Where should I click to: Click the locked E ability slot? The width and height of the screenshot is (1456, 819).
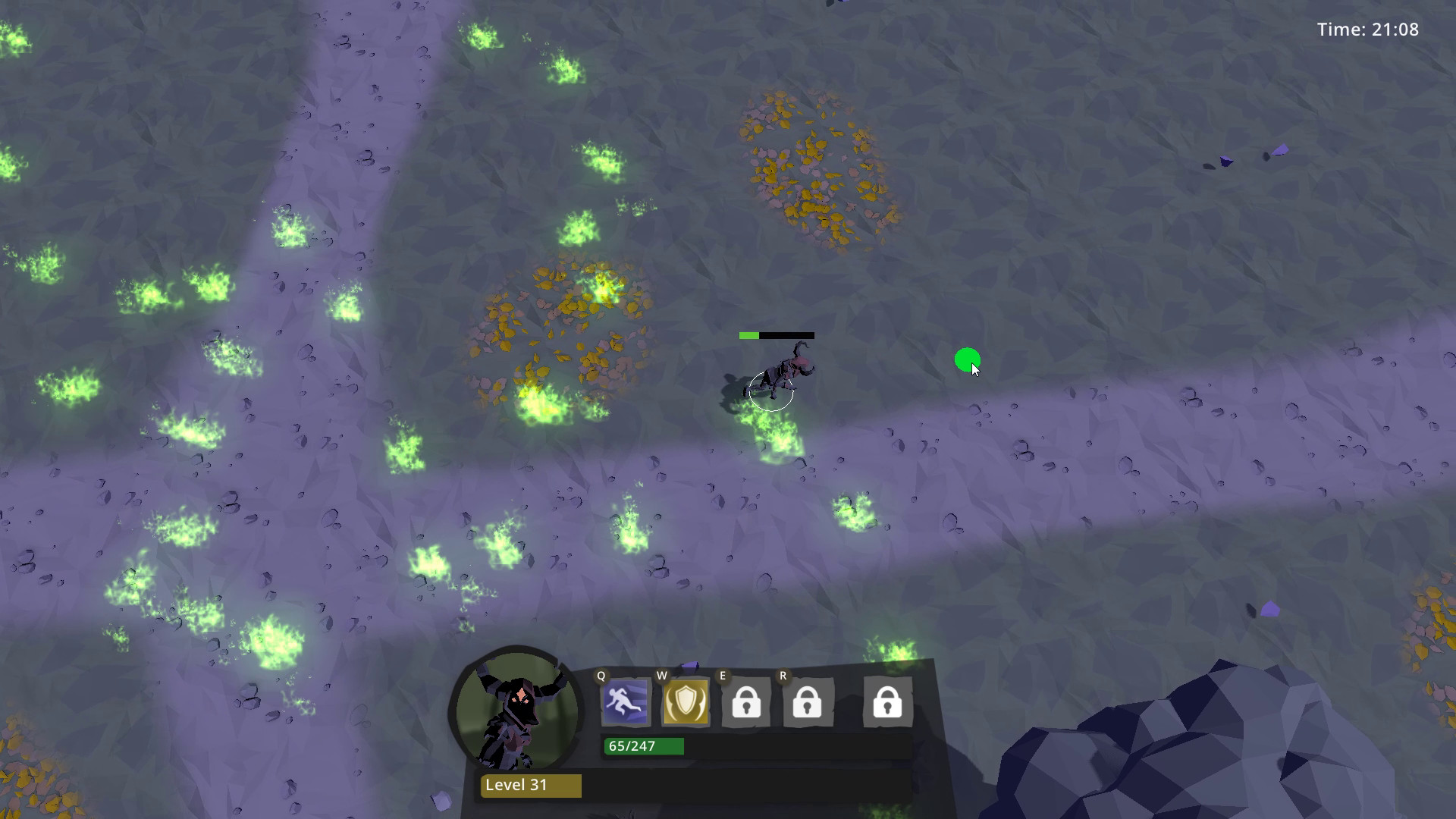745,704
